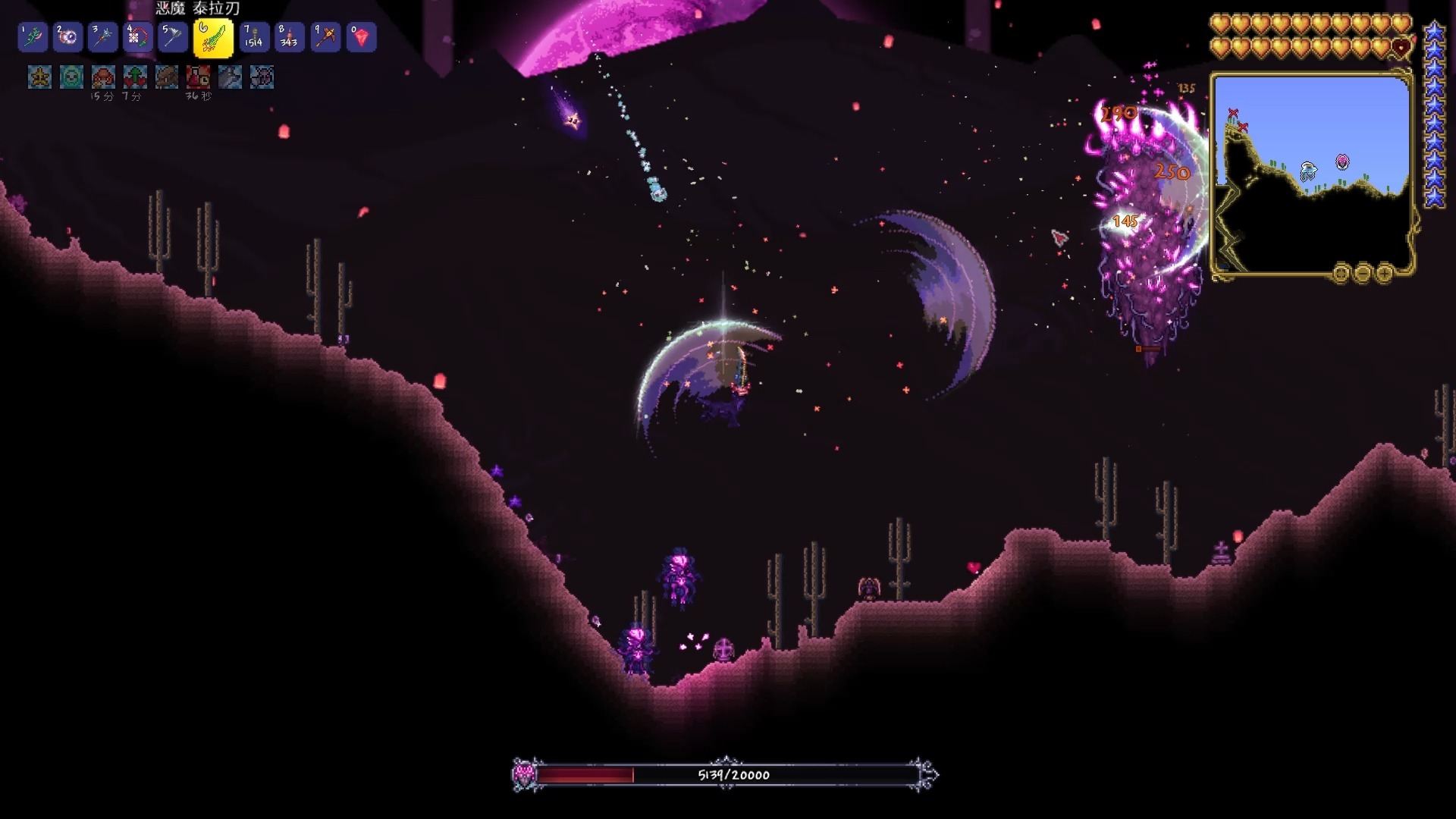The height and width of the screenshot is (819, 1456).
Task: Use the red potion stack of 343
Action: tap(290, 37)
